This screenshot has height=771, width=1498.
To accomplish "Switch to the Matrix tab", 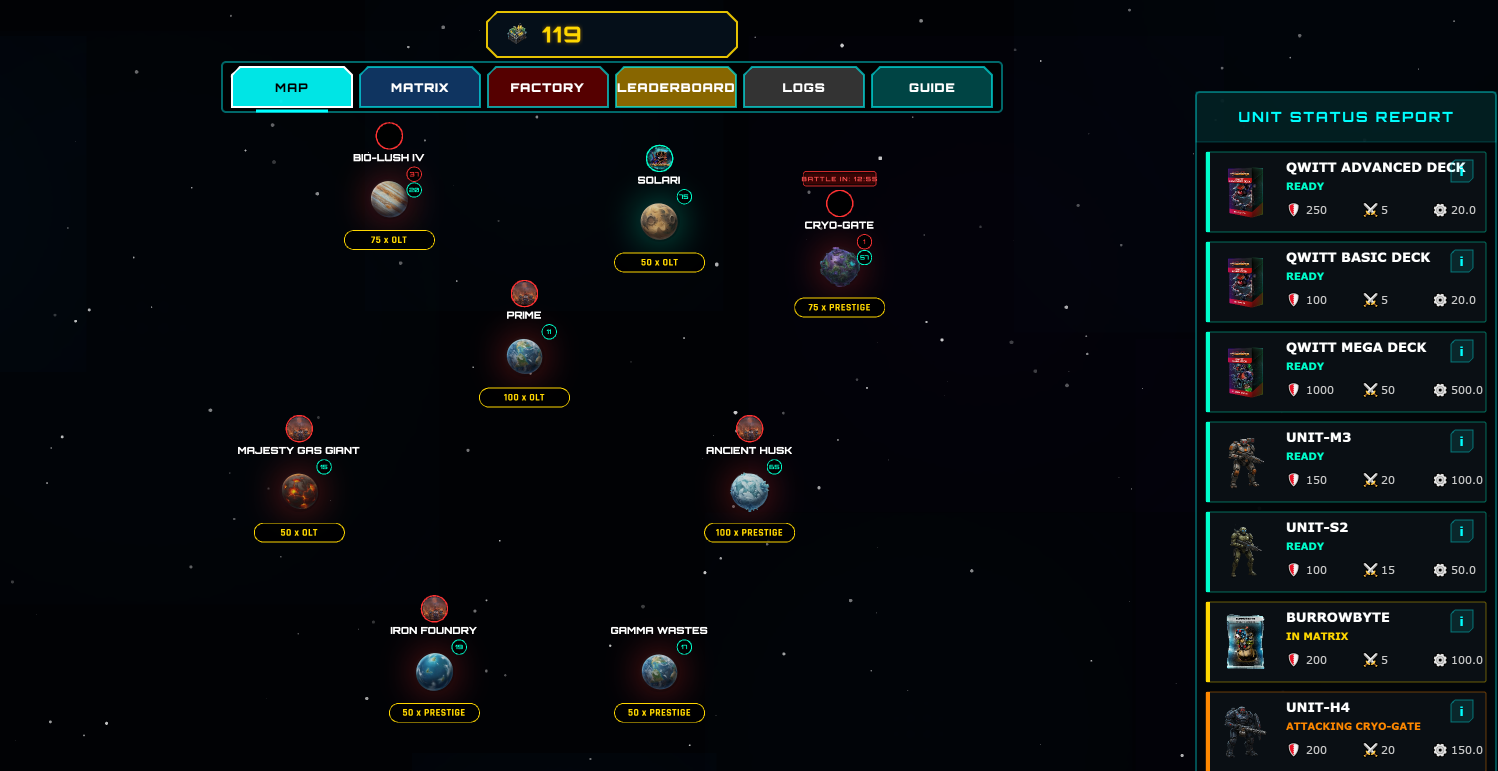I will [420, 88].
